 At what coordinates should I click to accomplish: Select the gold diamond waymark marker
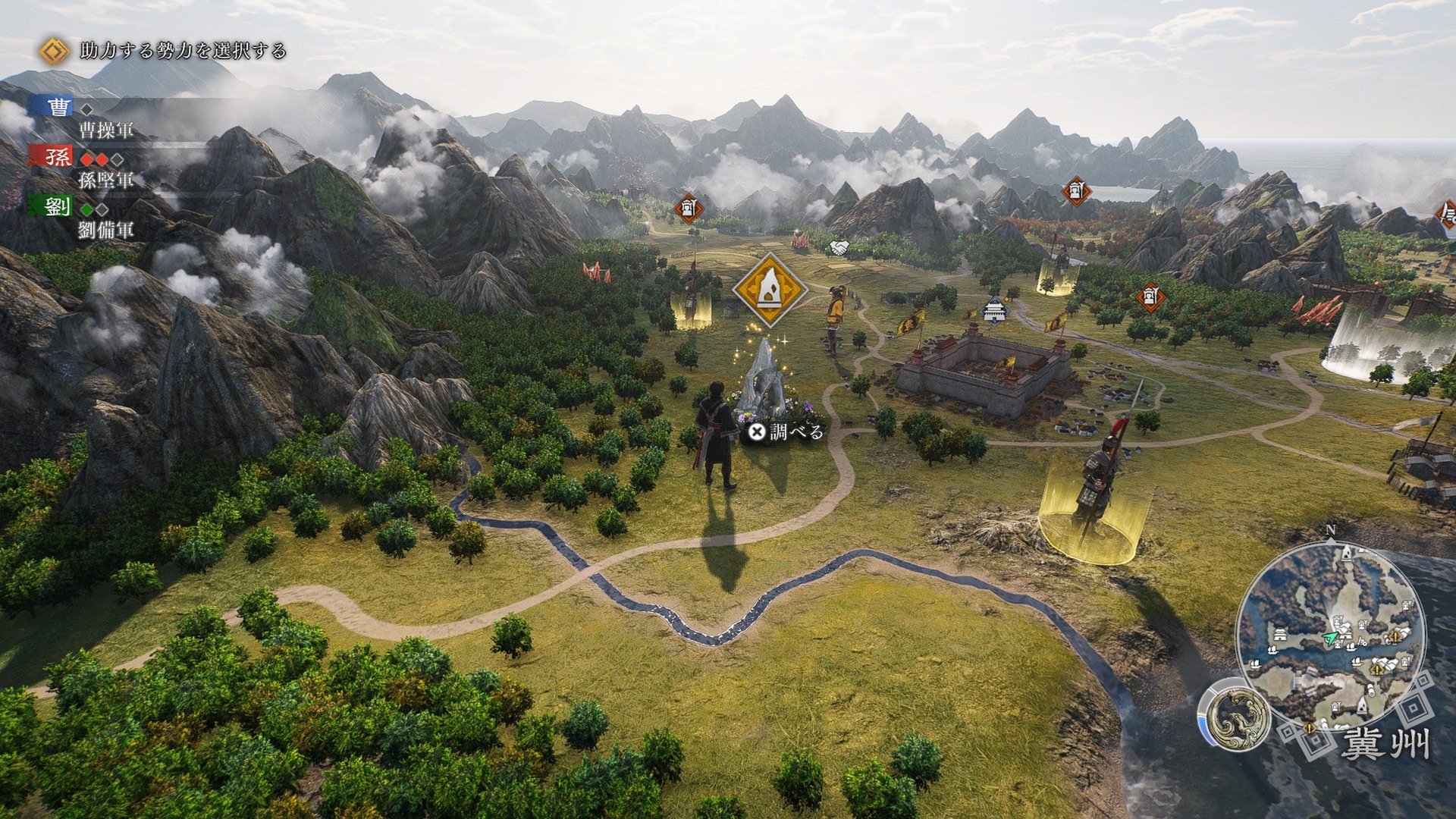tap(771, 289)
